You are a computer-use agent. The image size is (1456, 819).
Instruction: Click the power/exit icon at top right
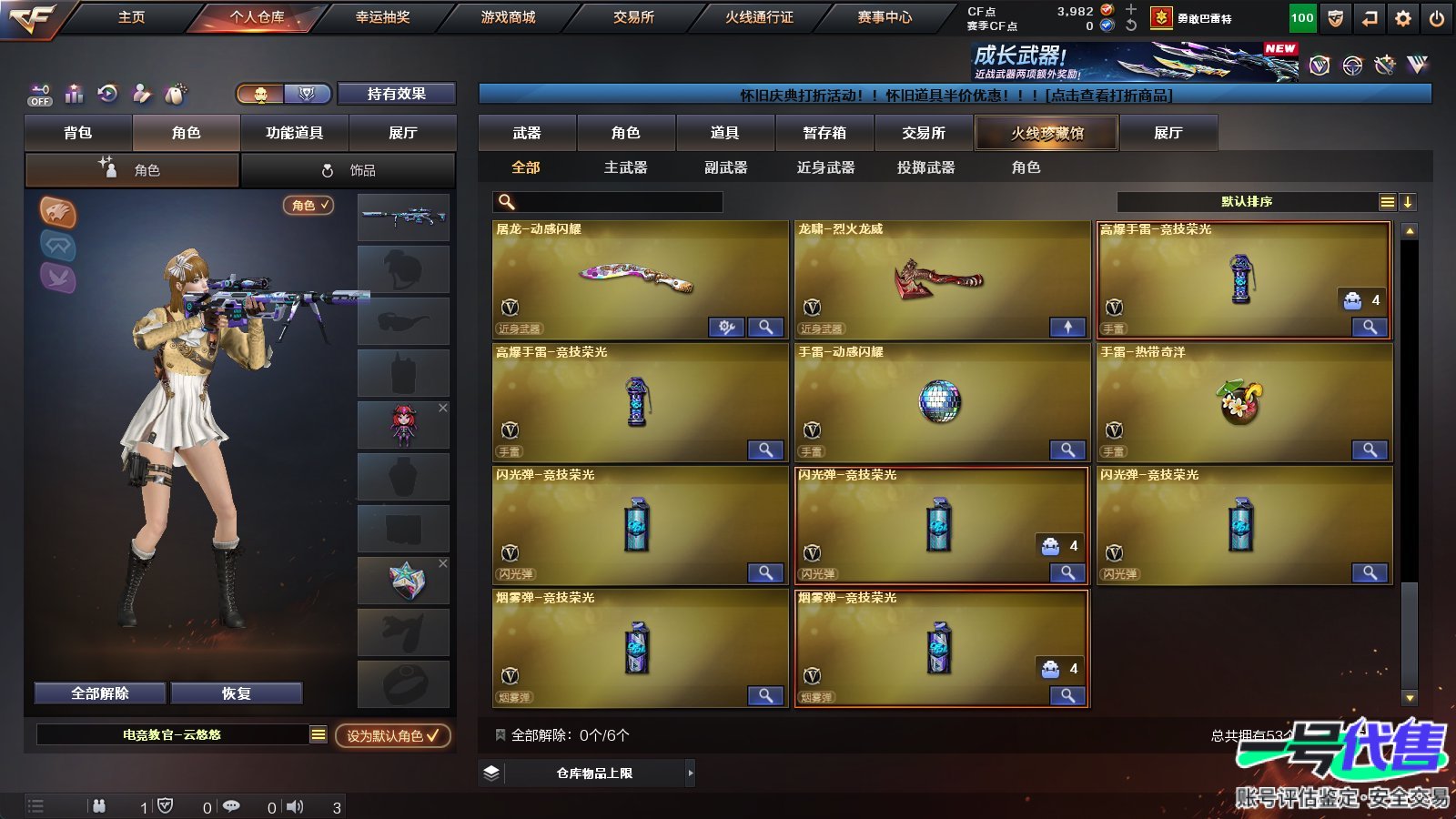[1436, 18]
